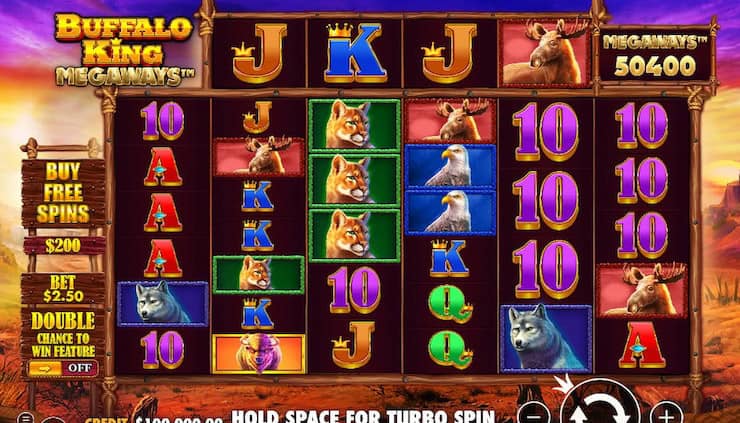Image resolution: width=740 pixels, height=423 pixels.
Task: Spin the reels with the circular arrow button
Action: point(600,409)
